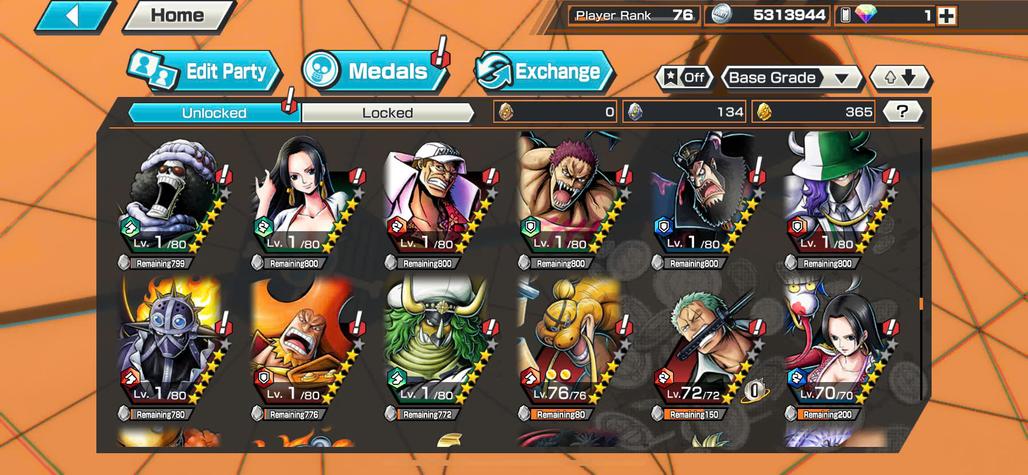Open the question mark help button
The height and width of the screenshot is (475, 1028).
click(x=903, y=112)
